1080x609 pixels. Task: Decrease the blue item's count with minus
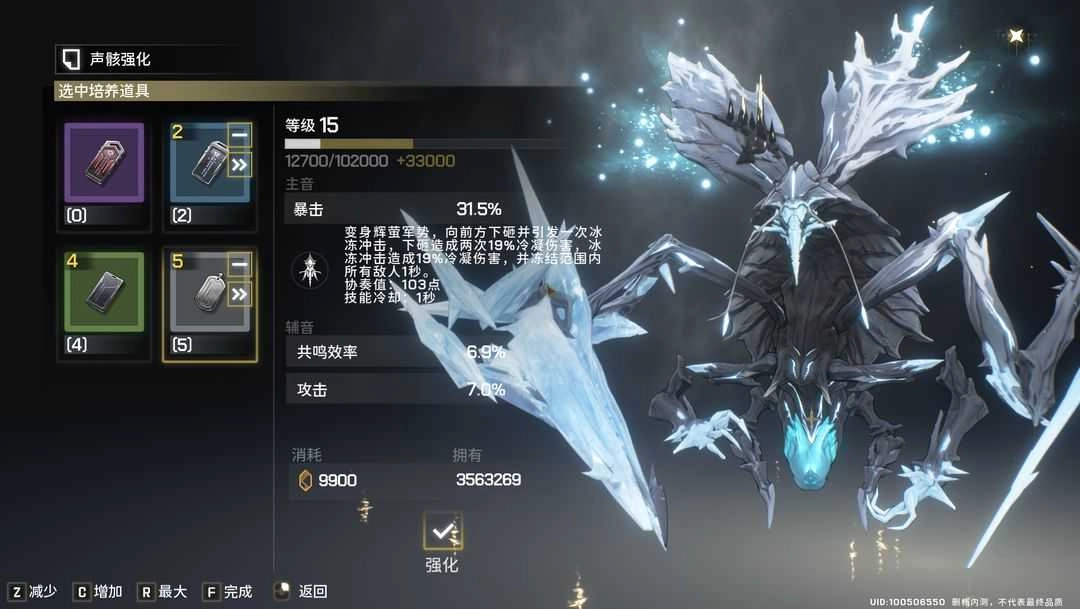[240, 135]
